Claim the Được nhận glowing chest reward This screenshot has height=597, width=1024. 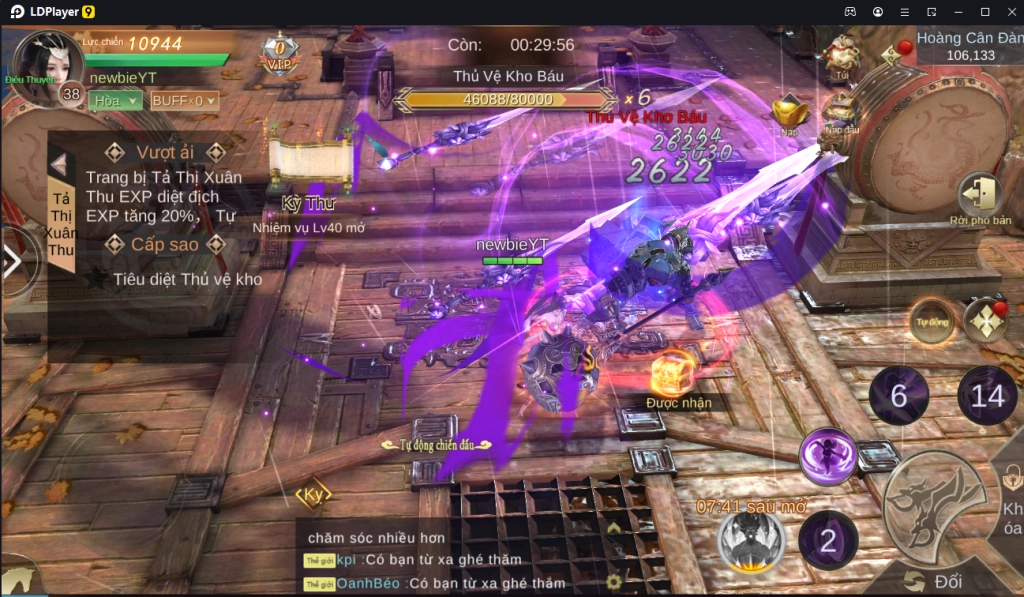pos(670,375)
